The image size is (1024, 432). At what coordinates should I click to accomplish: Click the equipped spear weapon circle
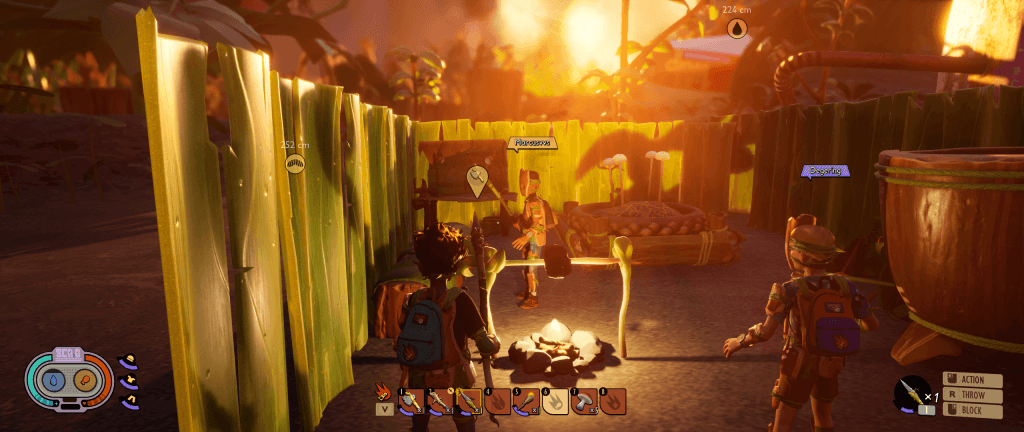click(910, 390)
